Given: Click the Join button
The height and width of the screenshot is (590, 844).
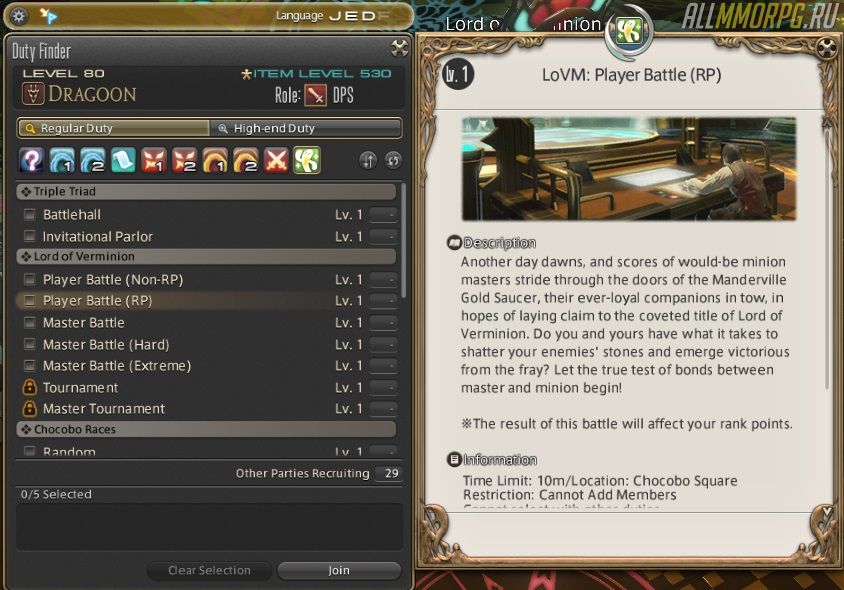Looking at the screenshot, I should tap(338, 570).
